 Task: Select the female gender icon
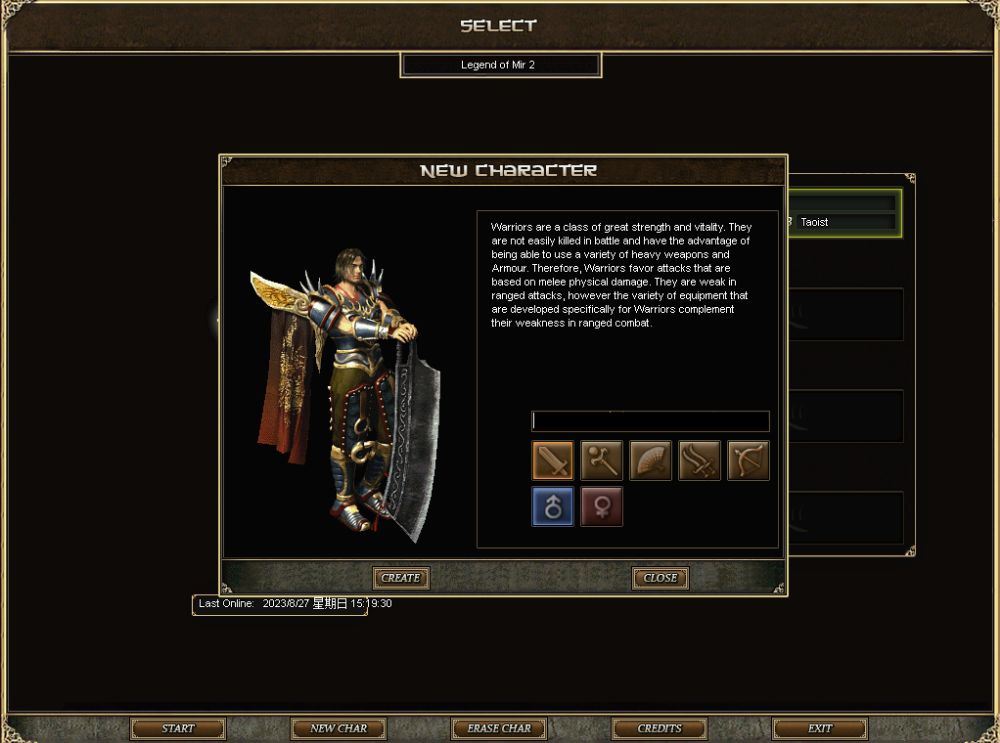point(602,507)
